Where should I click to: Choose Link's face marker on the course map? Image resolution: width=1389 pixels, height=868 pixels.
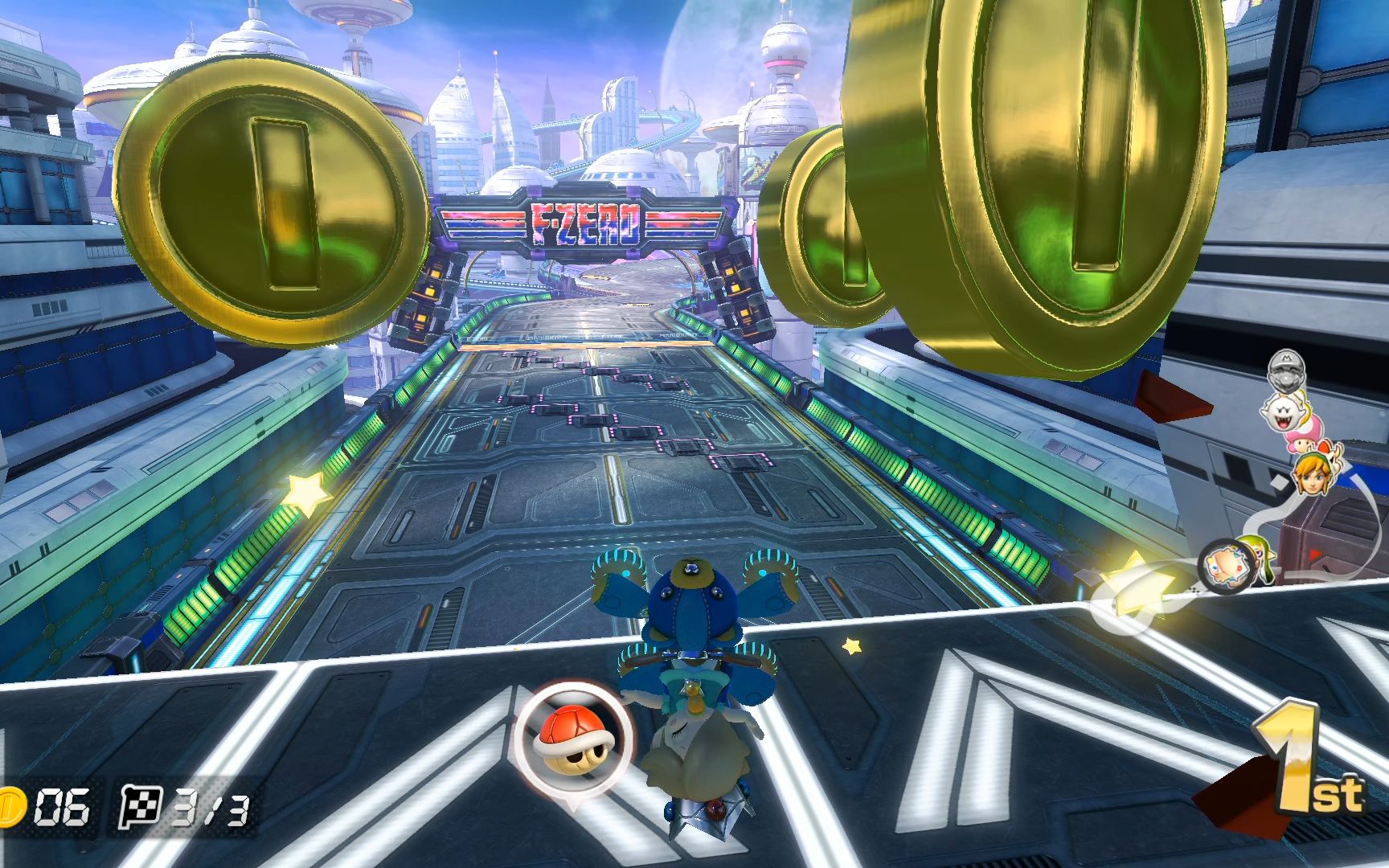(x=1310, y=474)
